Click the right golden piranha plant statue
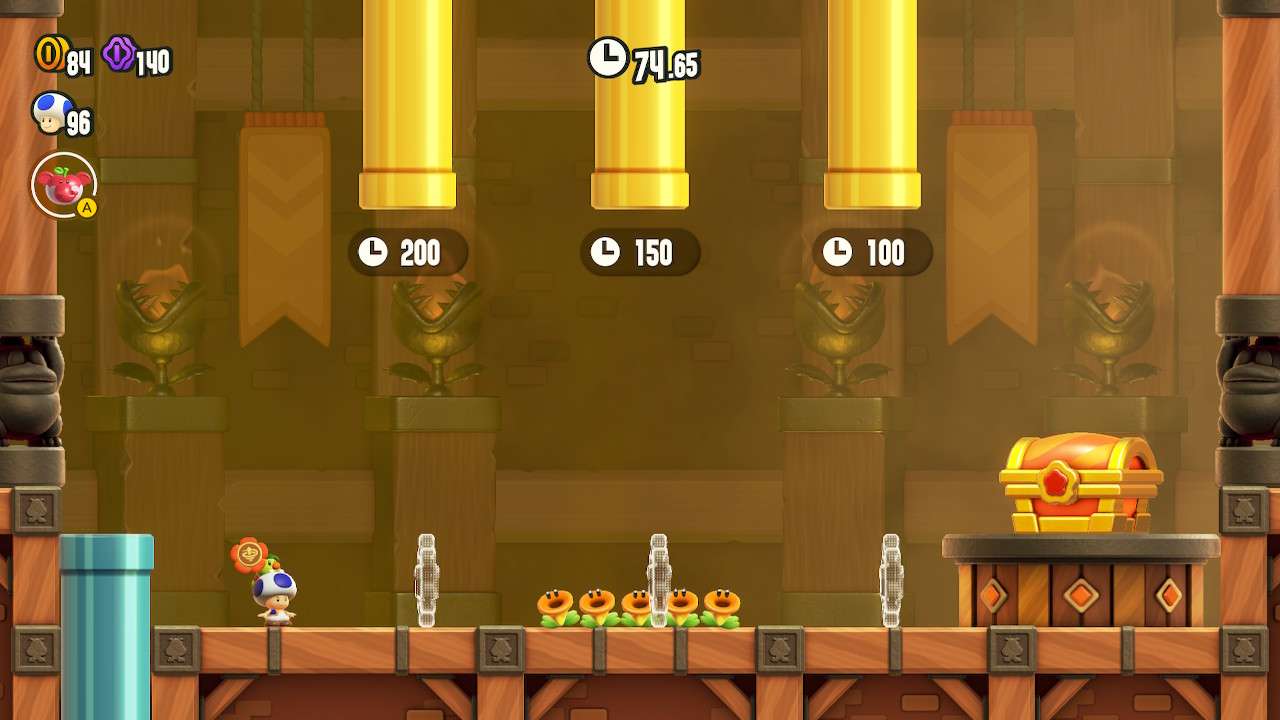The image size is (1280, 720). click(x=1108, y=320)
